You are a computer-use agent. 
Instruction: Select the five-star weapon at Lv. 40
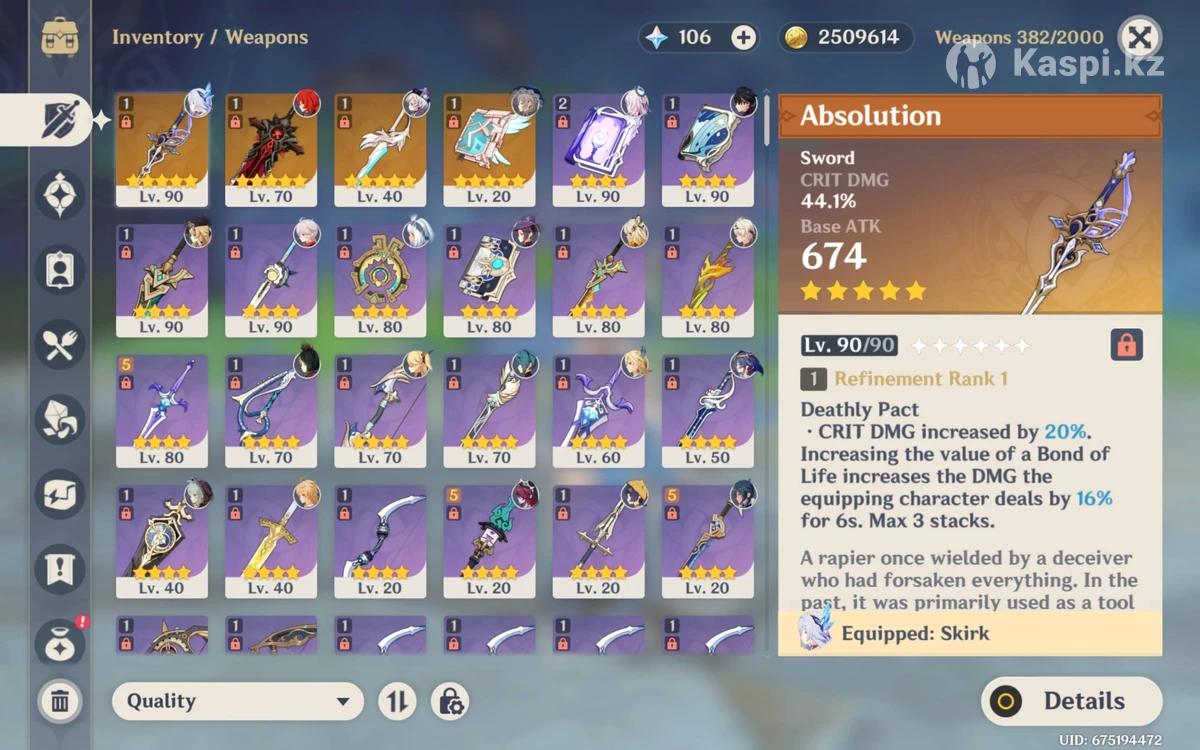coord(380,148)
